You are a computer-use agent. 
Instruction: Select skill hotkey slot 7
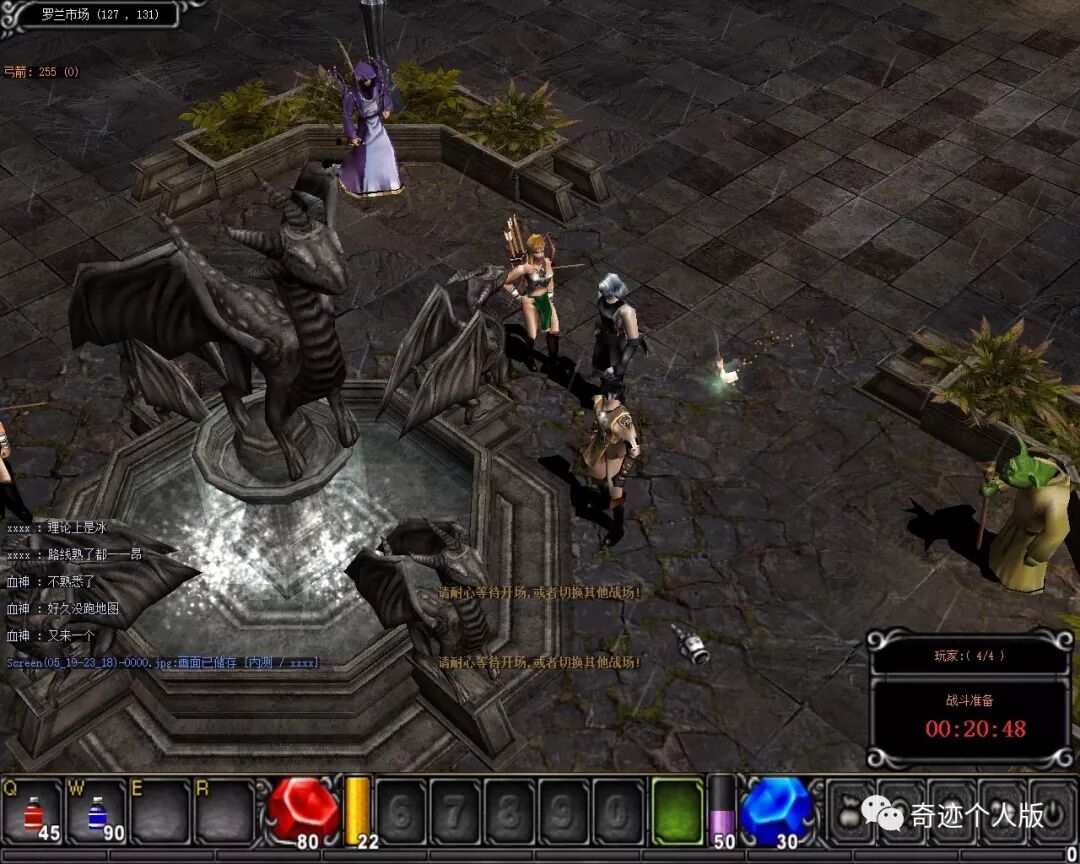tap(455, 811)
